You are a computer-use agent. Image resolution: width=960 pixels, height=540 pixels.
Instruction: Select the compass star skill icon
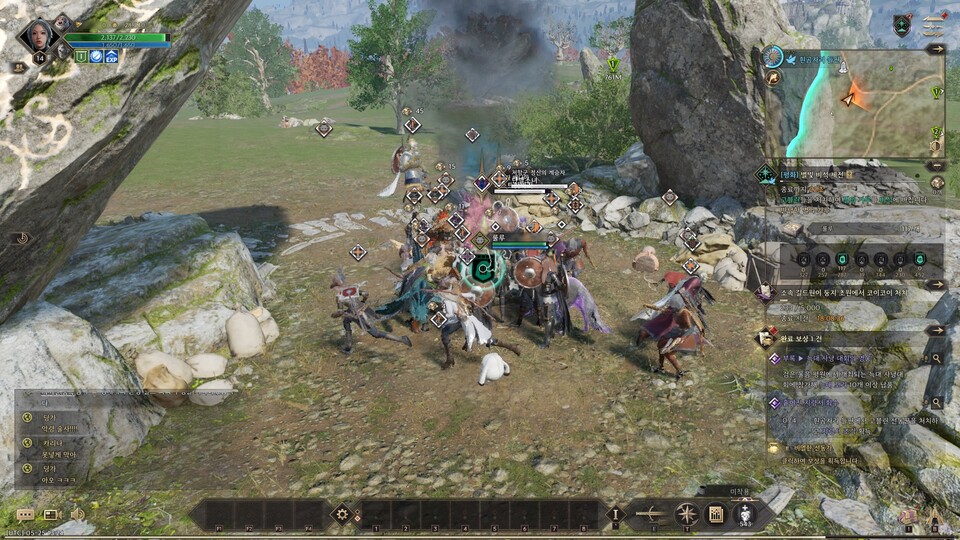pos(686,514)
